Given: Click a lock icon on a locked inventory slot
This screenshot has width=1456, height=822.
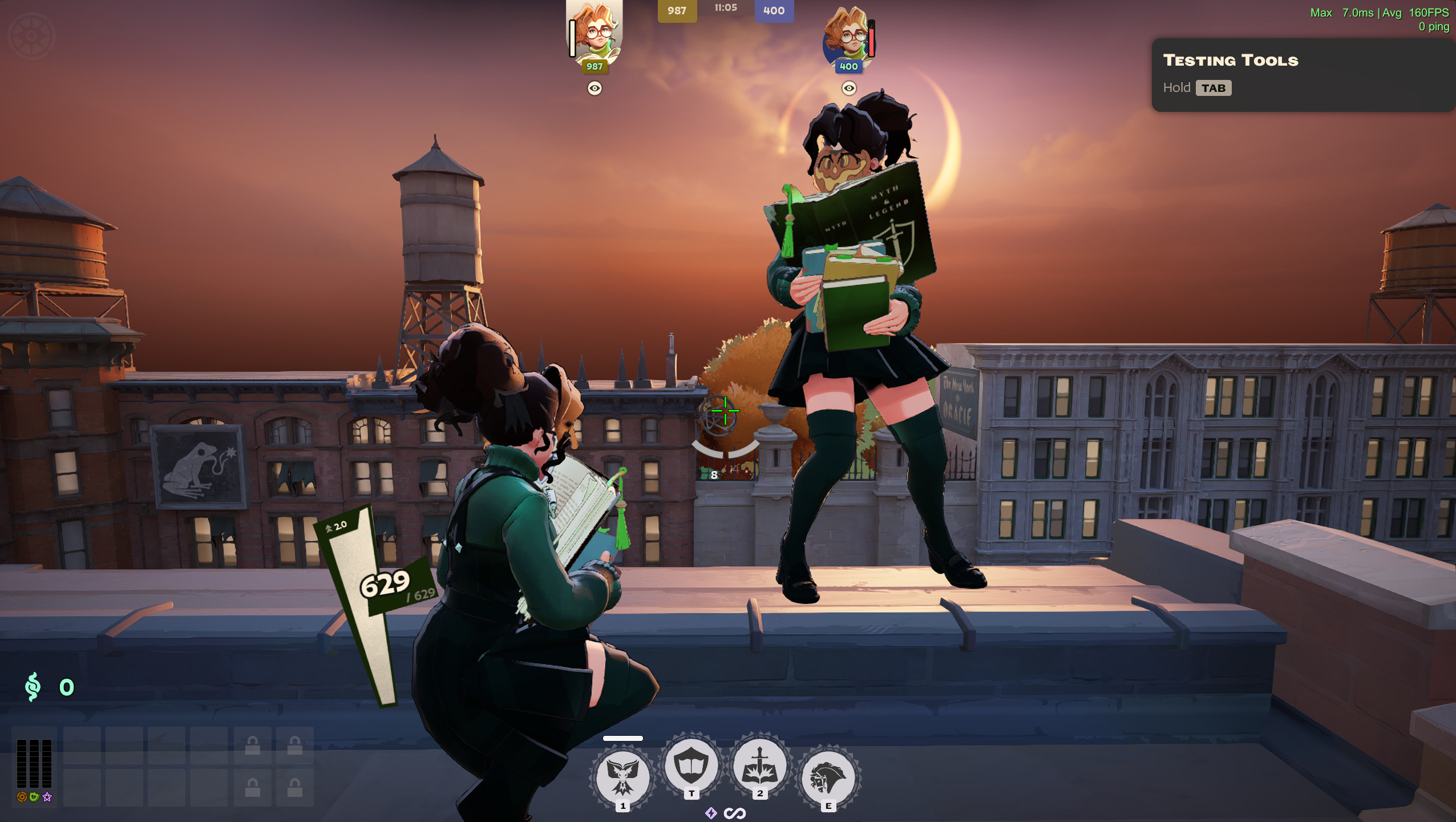Looking at the screenshot, I should pos(253,746).
